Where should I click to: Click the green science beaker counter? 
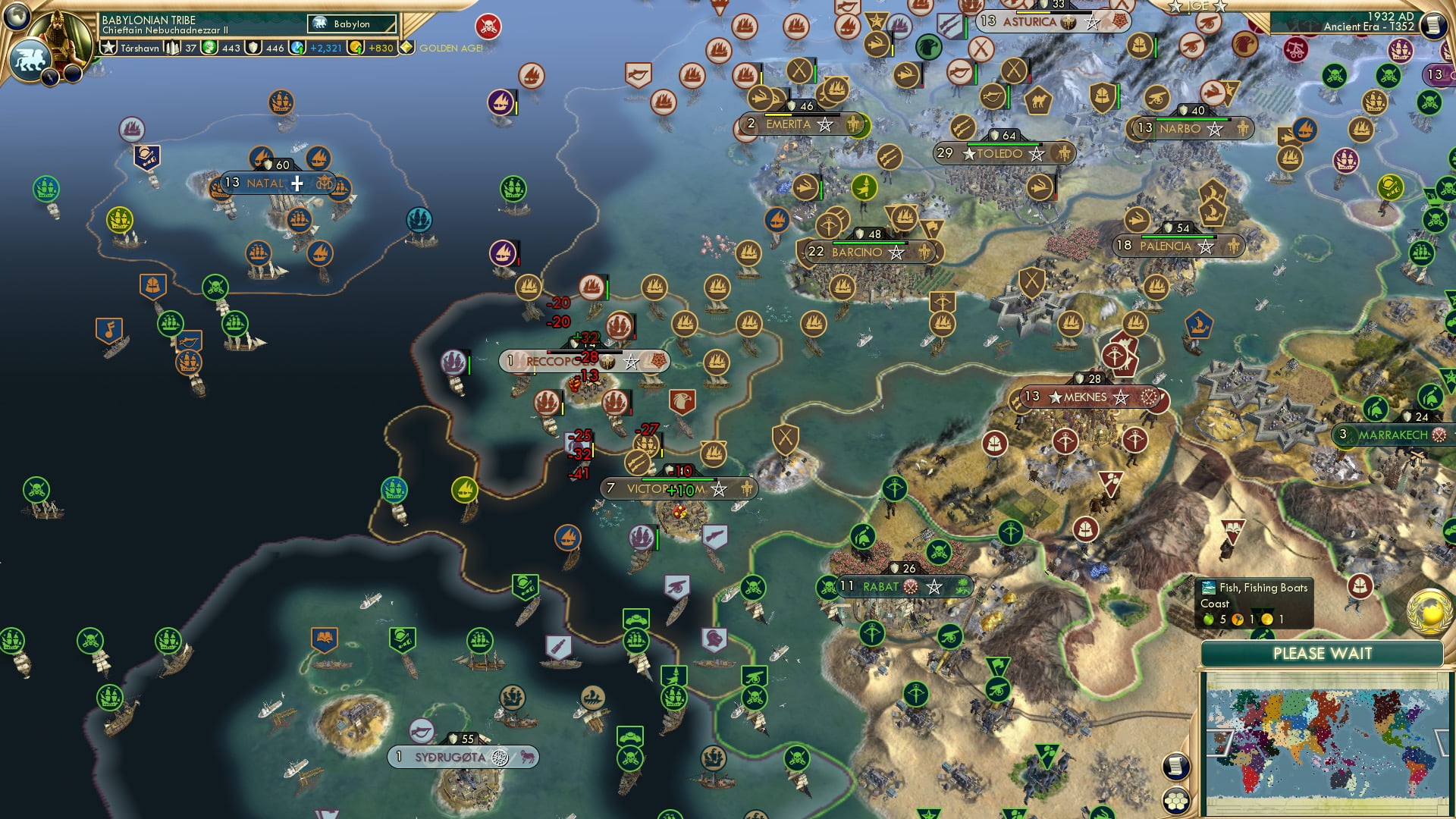[209, 47]
